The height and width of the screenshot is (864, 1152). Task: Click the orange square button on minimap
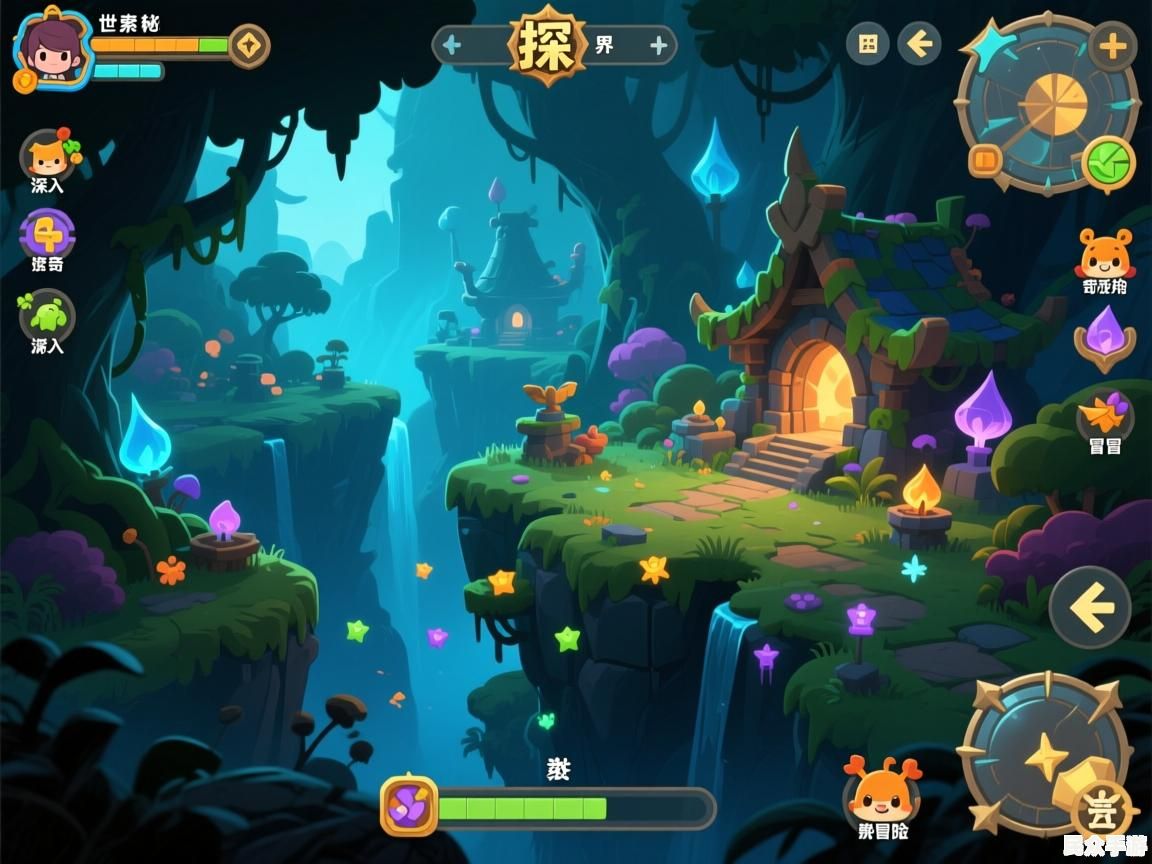(985, 160)
